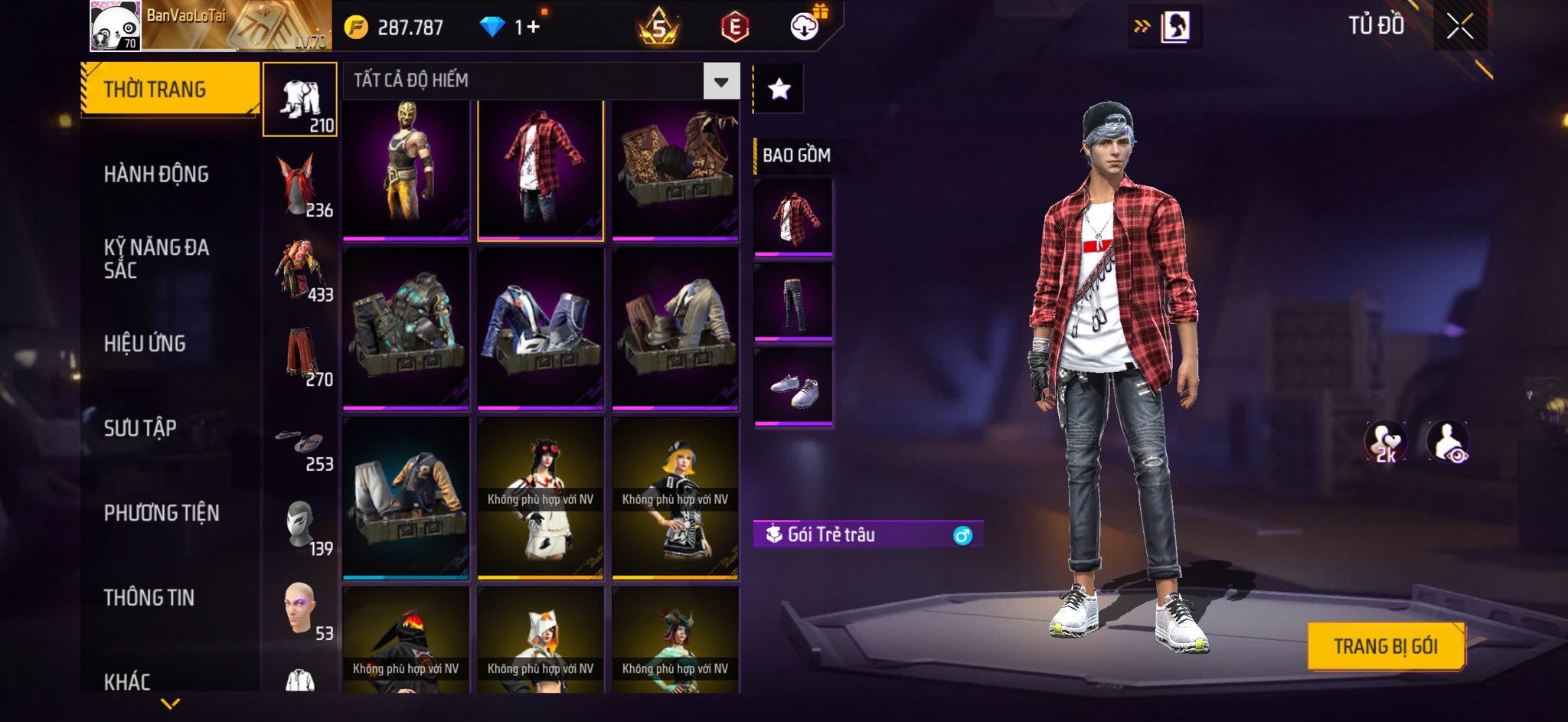Image resolution: width=1568 pixels, height=722 pixels.
Task: Open the Hành Động category
Action: pyautogui.click(x=156, y=175)
